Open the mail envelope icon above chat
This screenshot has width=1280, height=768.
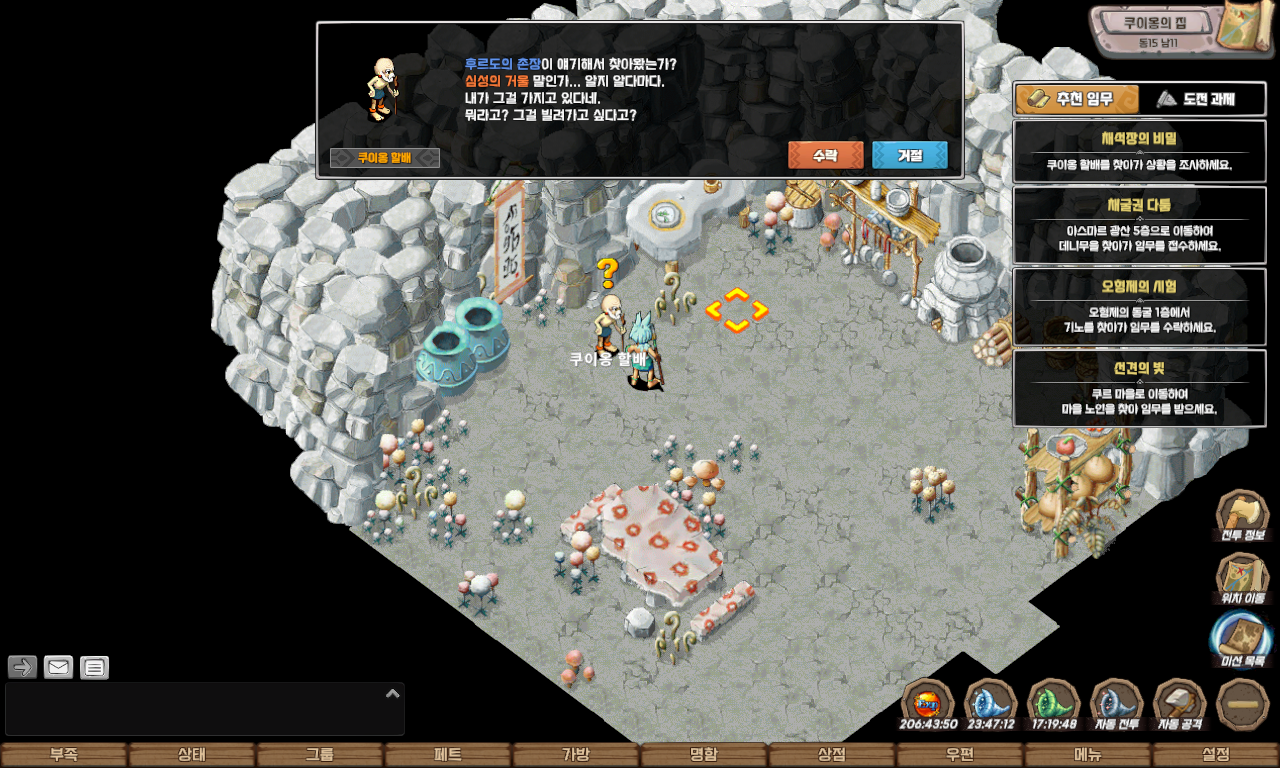(x=59, y=667)
